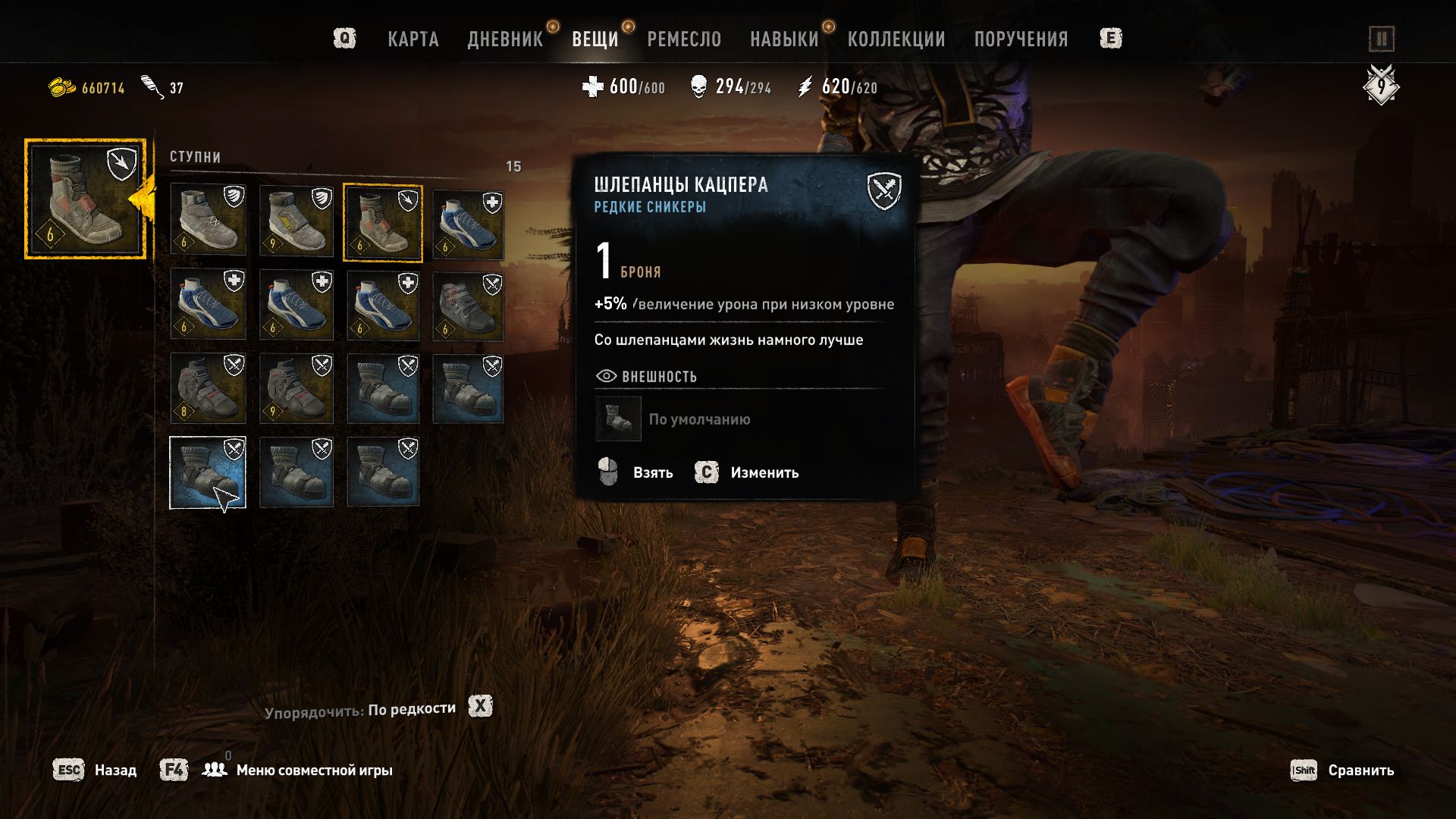Click Изменить to change appearance
This screenshot has height=819, width=1456.
click(764, 472)
